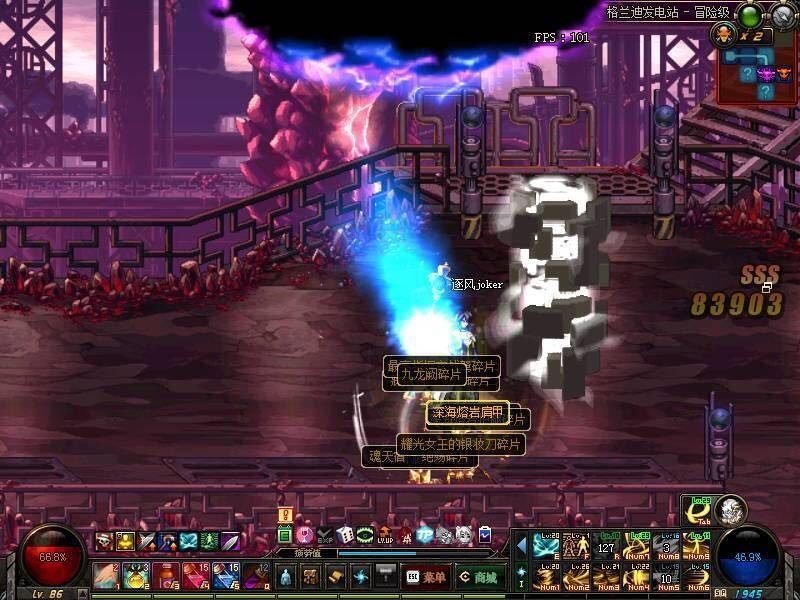This screenshot has height=600, width=800.
Task: Click the blue TP icon
Action: (425, 535)
